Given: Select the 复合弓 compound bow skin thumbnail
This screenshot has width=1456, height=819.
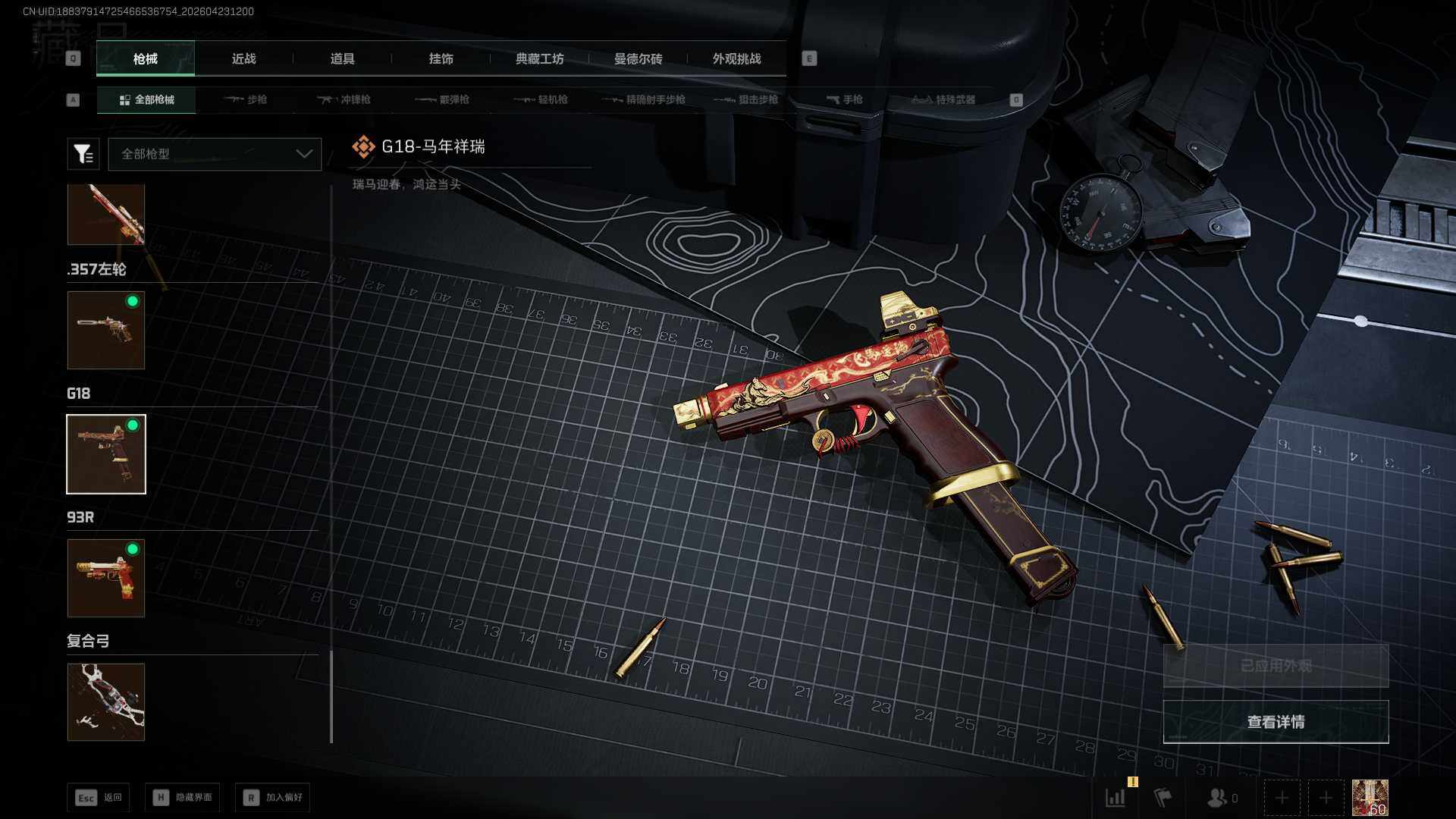Looking at the screenshot, I should point(106,702).
